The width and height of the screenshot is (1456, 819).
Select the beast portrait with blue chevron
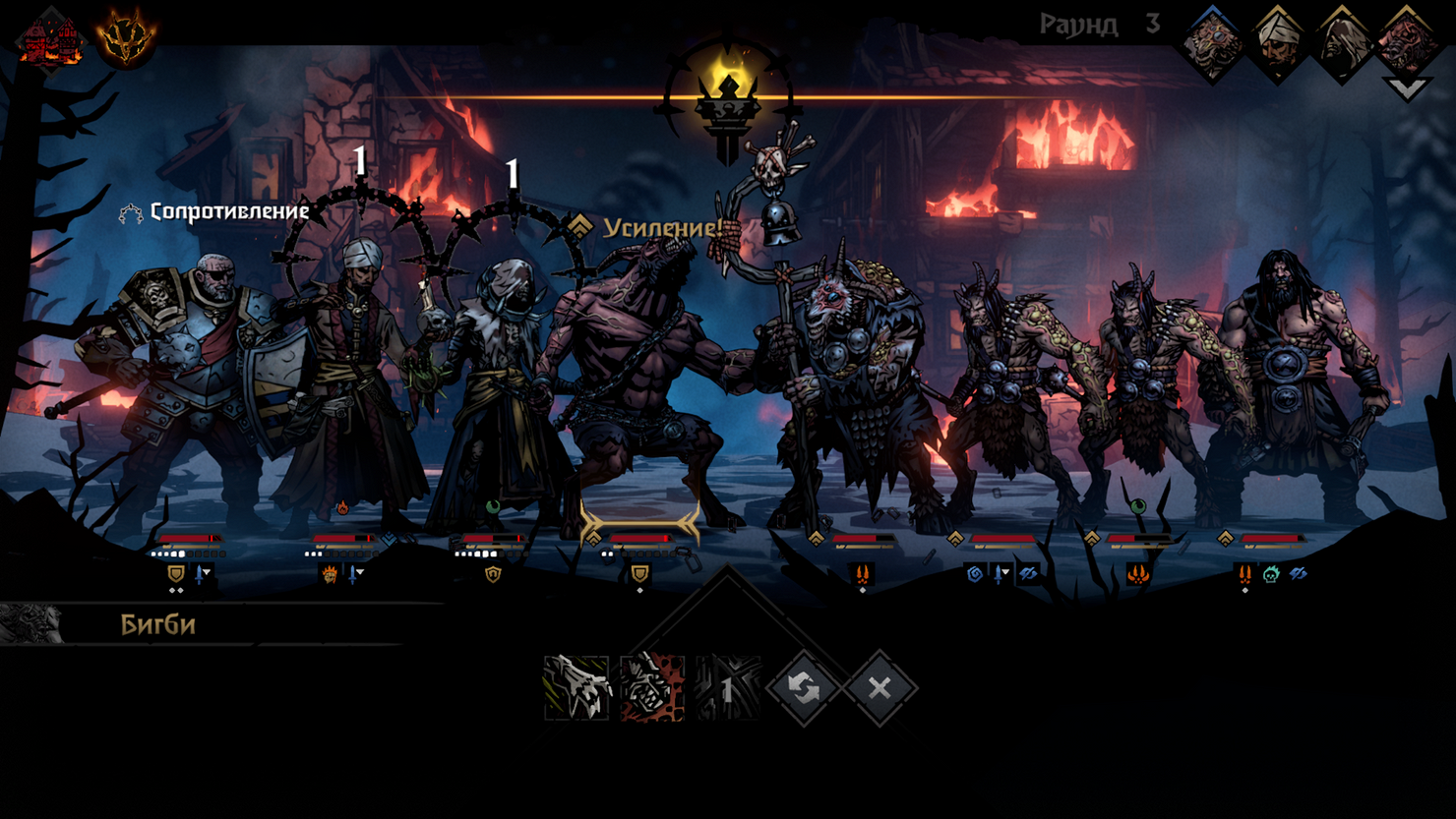pos(1212,43)
